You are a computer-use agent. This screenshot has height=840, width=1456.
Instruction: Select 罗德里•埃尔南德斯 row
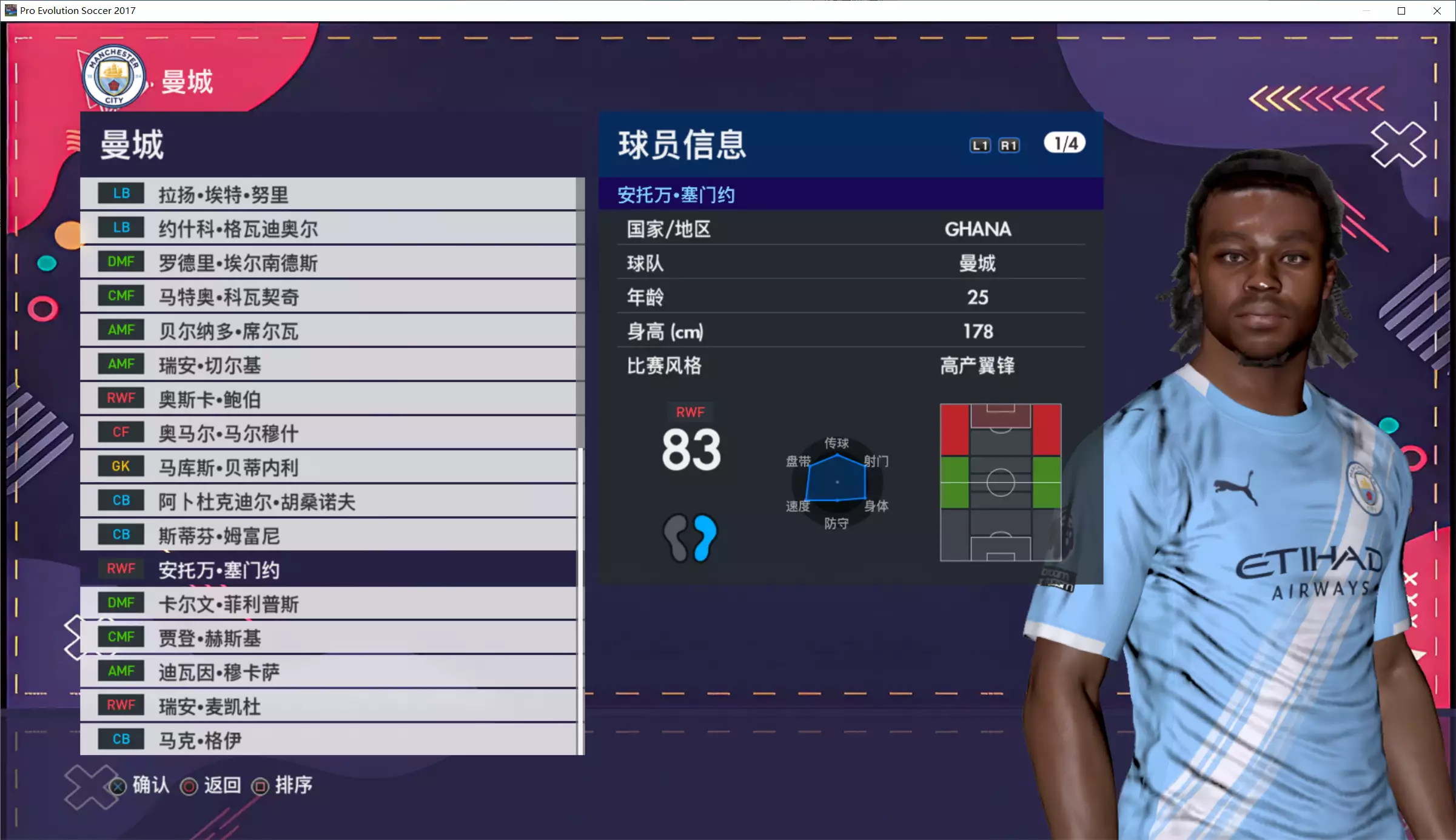click(x=327, y=262)
